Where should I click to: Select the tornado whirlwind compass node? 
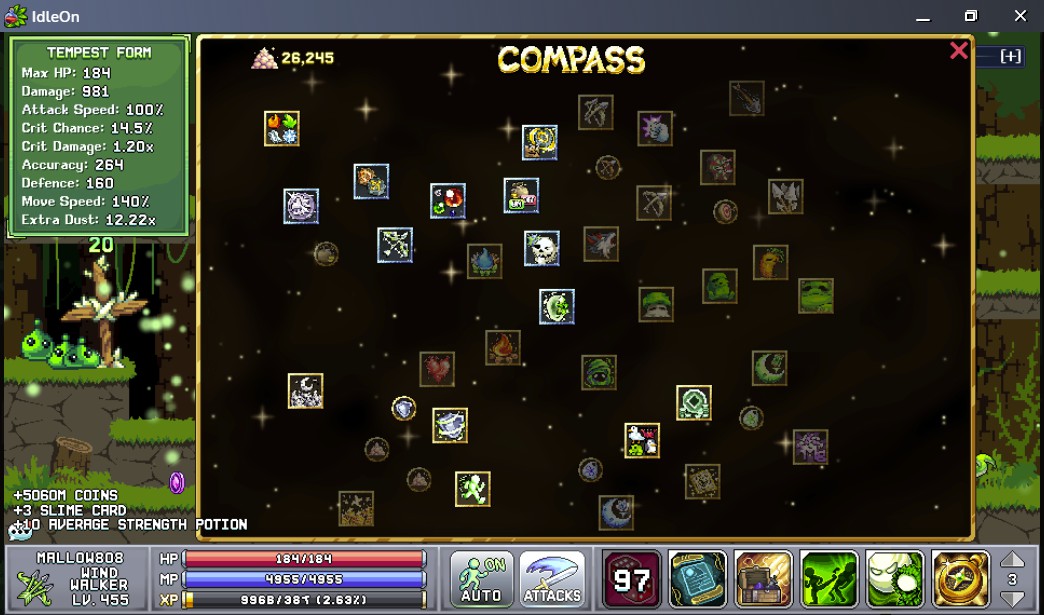pyautogui.click(x=450, y=425)
